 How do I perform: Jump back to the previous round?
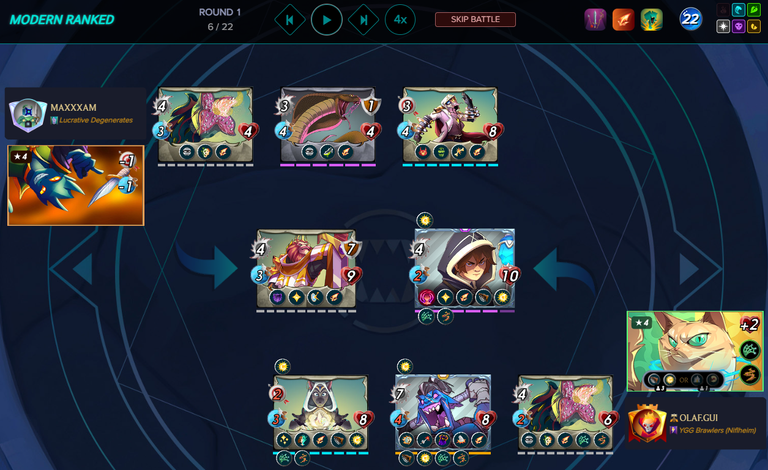(x=289, y=20)
